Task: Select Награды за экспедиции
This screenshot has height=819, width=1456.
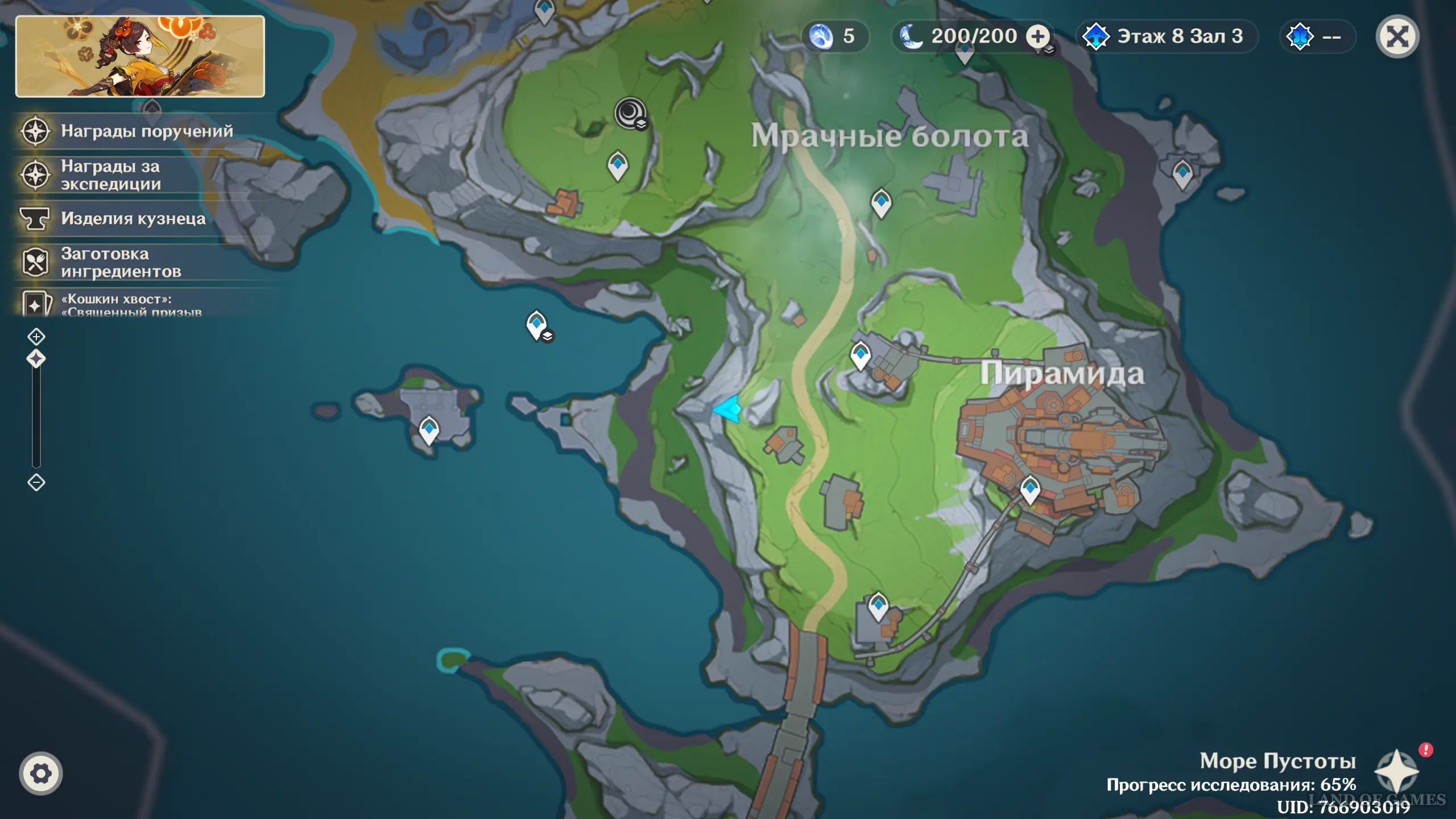Action: [x=111, y=175]
